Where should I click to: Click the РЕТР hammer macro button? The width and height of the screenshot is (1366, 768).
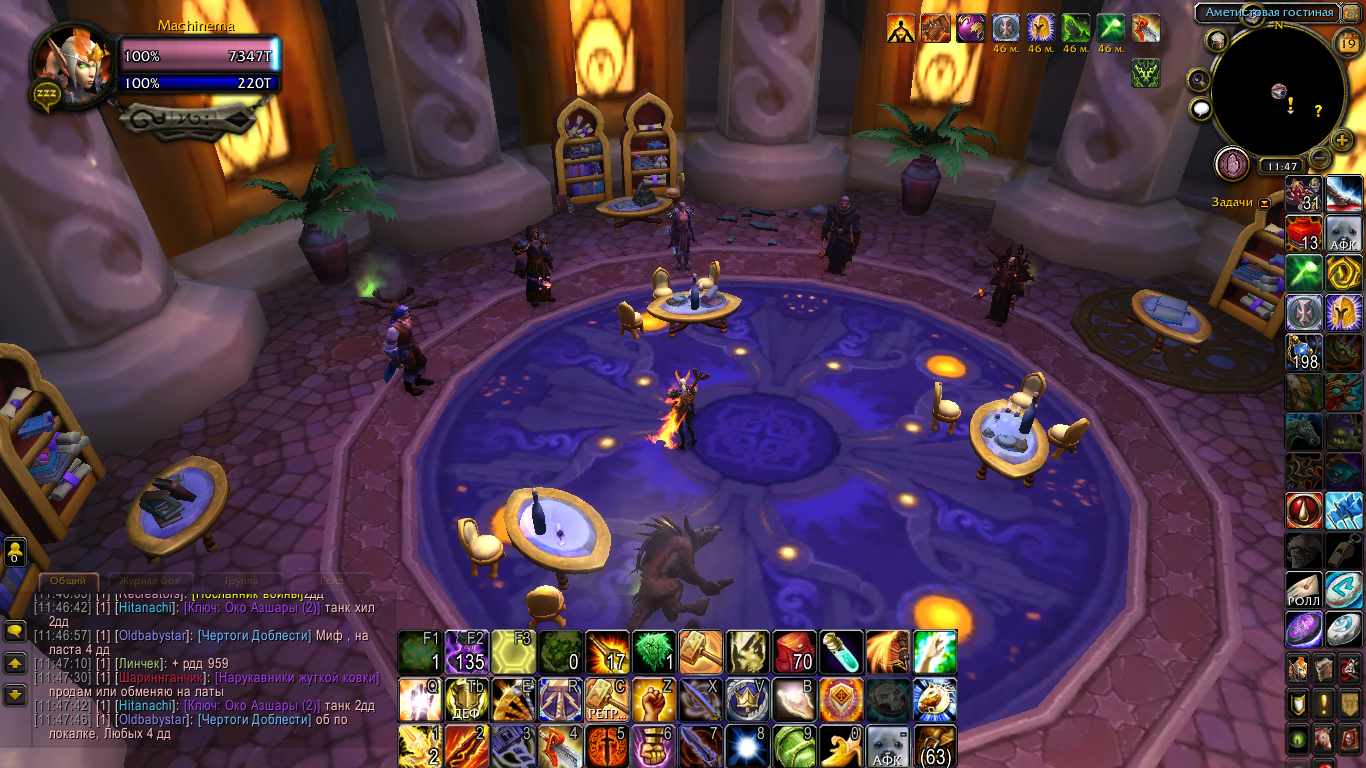[607, 699]
